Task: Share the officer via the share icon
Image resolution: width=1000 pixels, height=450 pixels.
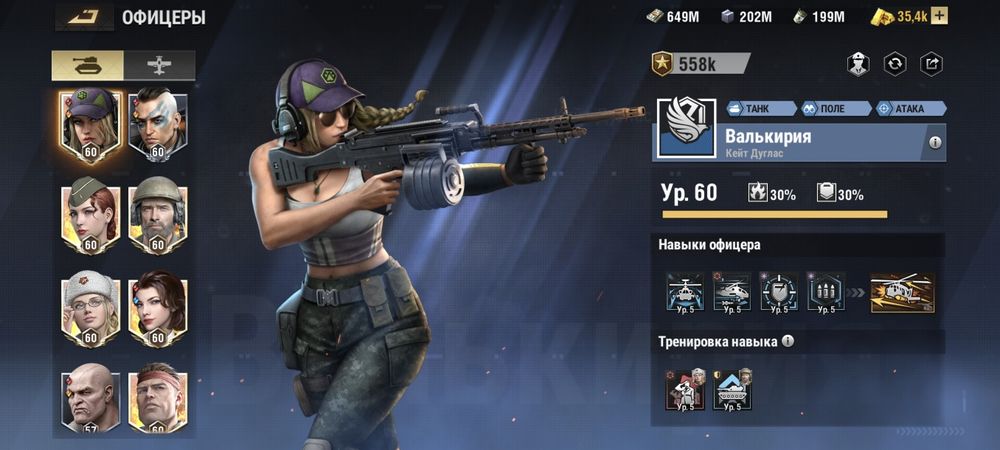Action: pyautogui.click(x=930, y=64)
